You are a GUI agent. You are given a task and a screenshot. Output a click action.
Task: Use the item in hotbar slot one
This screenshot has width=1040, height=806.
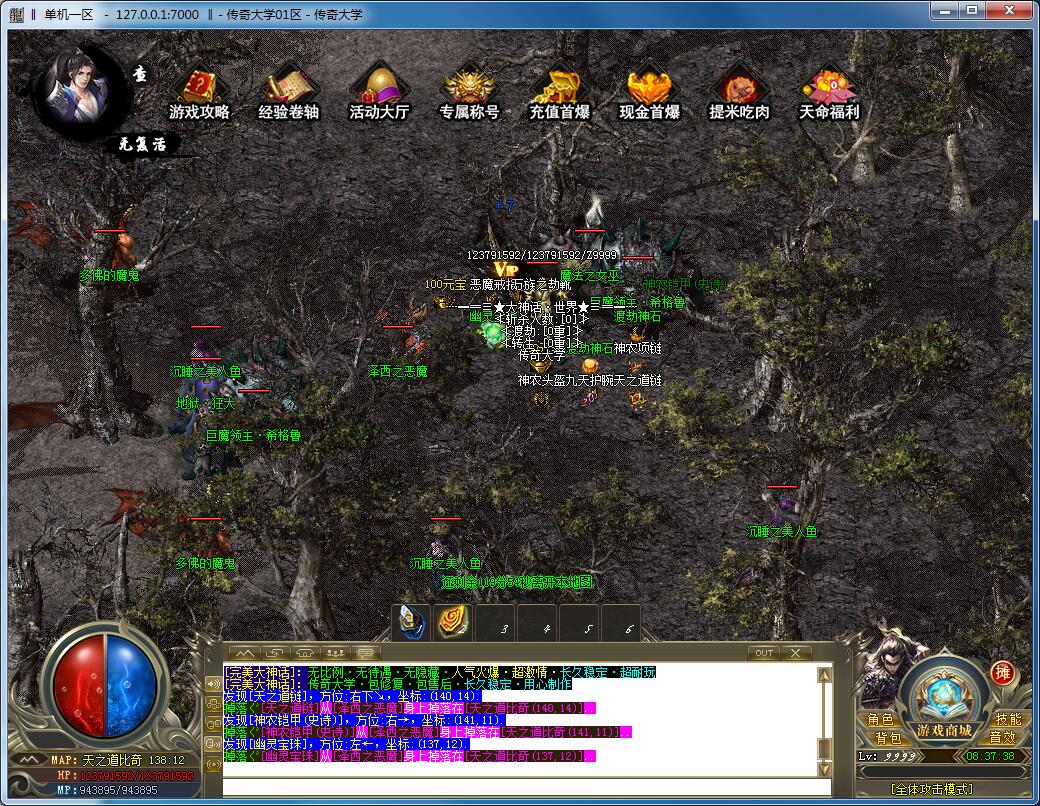click(x=411, y=622)
